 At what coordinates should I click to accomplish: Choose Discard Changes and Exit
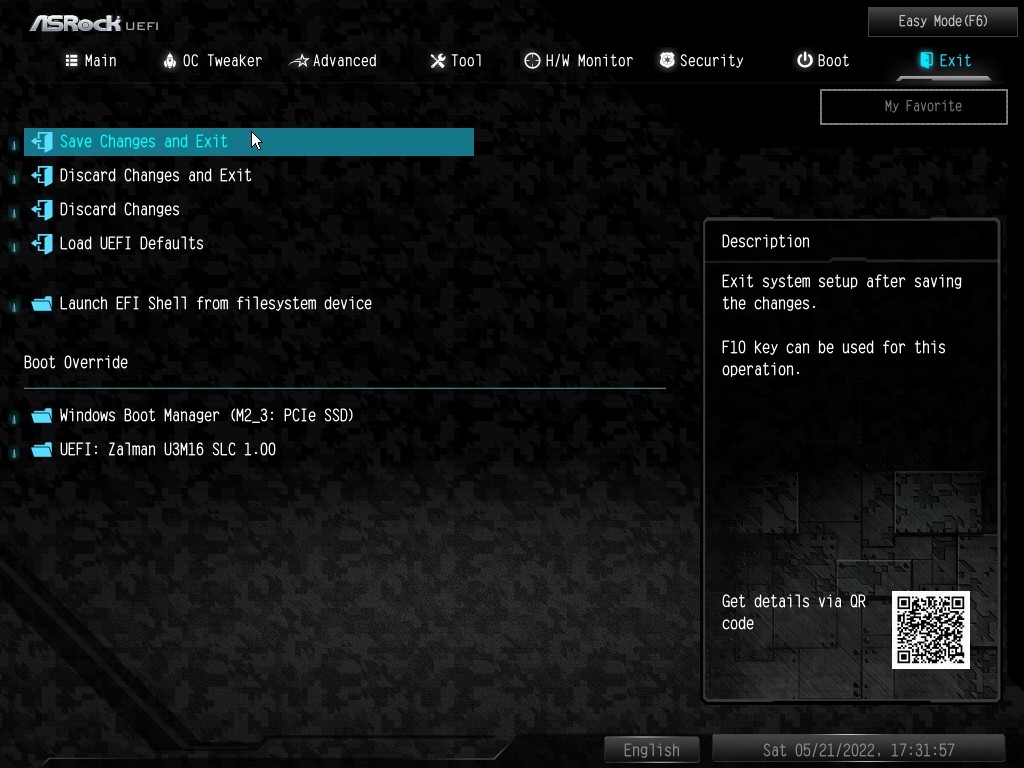click(x=155, y=176)
